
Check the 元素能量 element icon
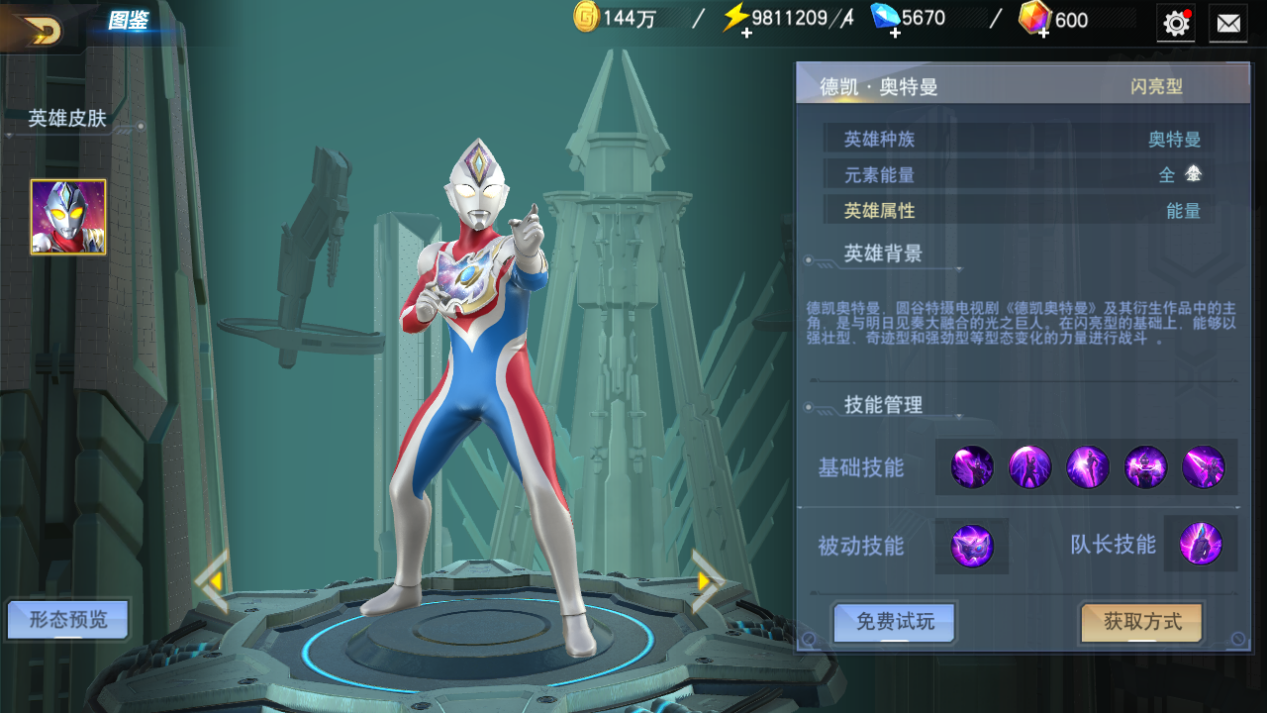1193,174
